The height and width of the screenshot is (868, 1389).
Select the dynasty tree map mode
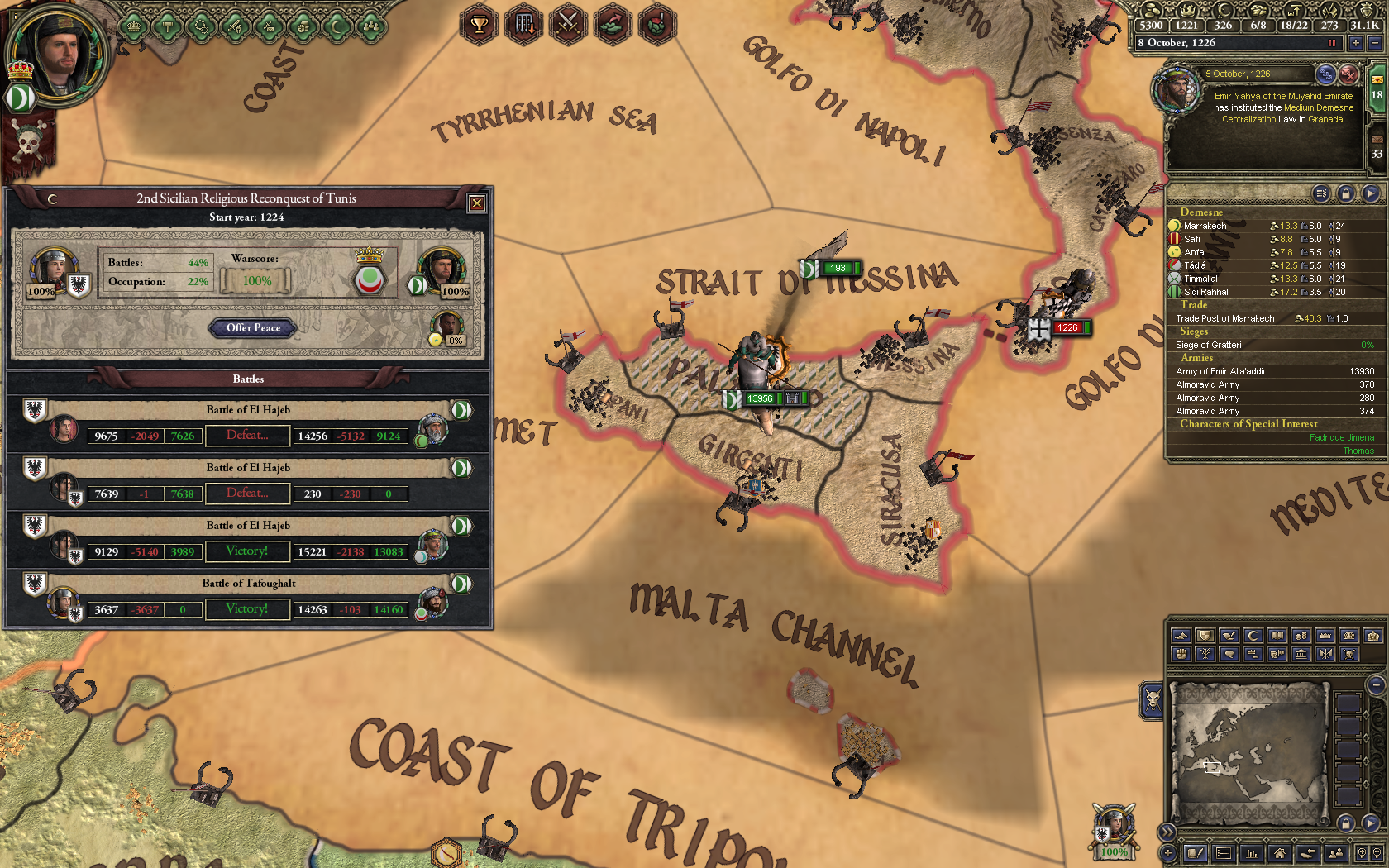(1205, 655)
